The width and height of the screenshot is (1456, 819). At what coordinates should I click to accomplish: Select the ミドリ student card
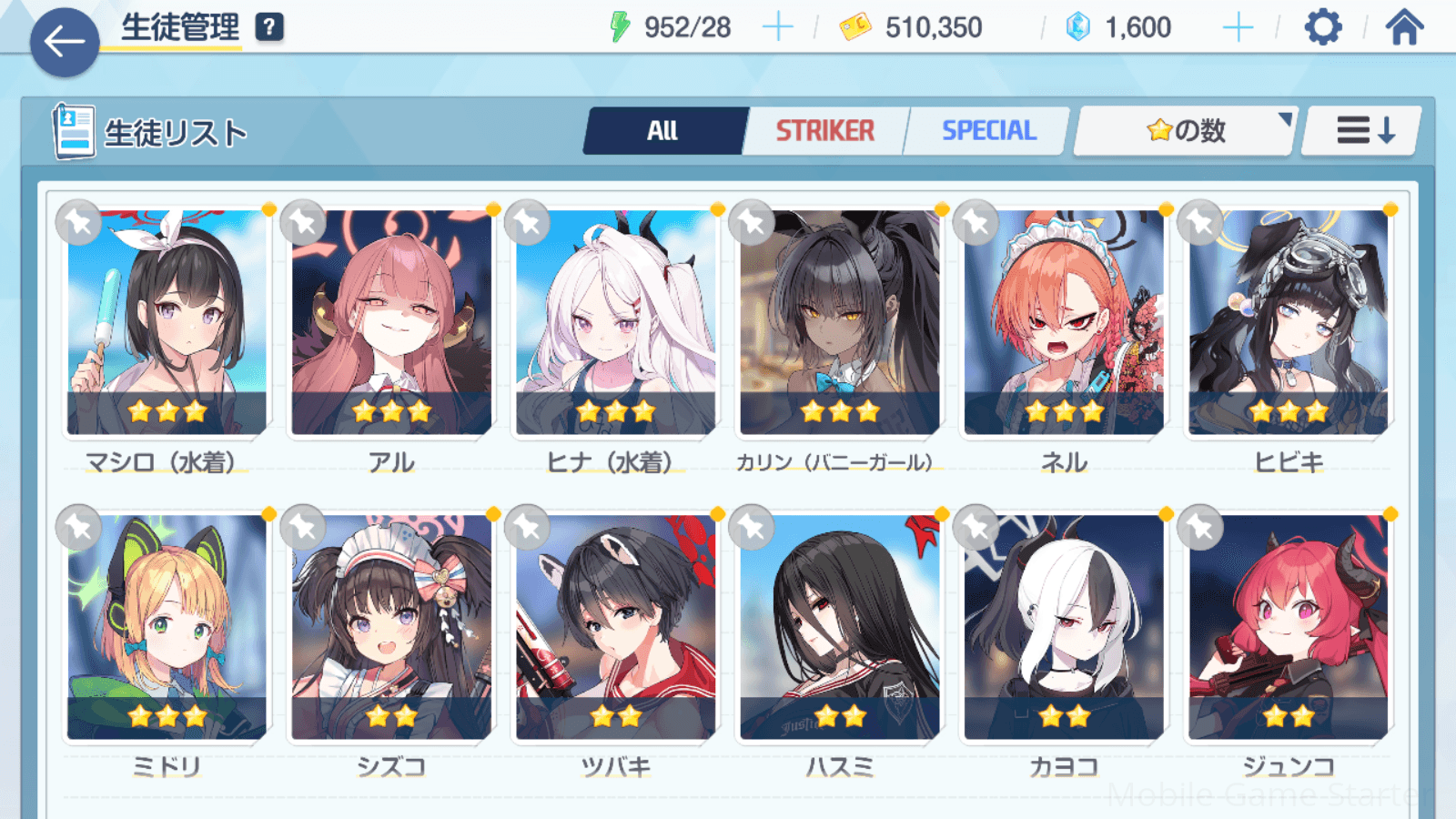pyautogui.click(x=167, y=628)
